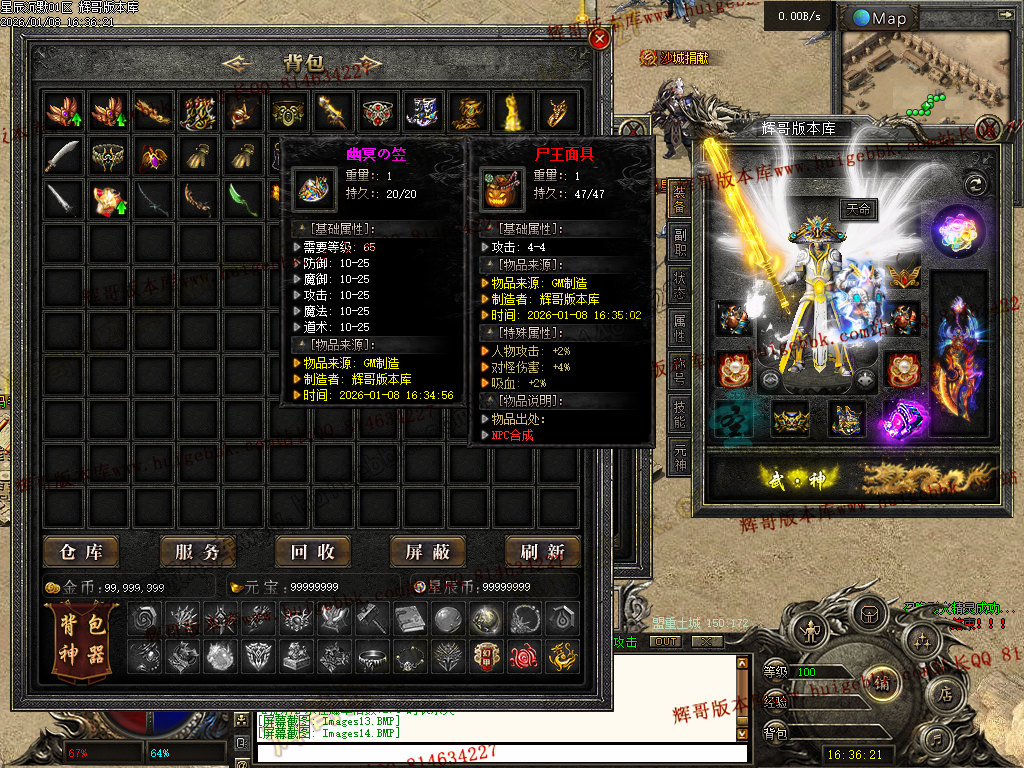Close the character equipment panel
This screenshot has width=1024, height=768.
[x=989, y=129]
